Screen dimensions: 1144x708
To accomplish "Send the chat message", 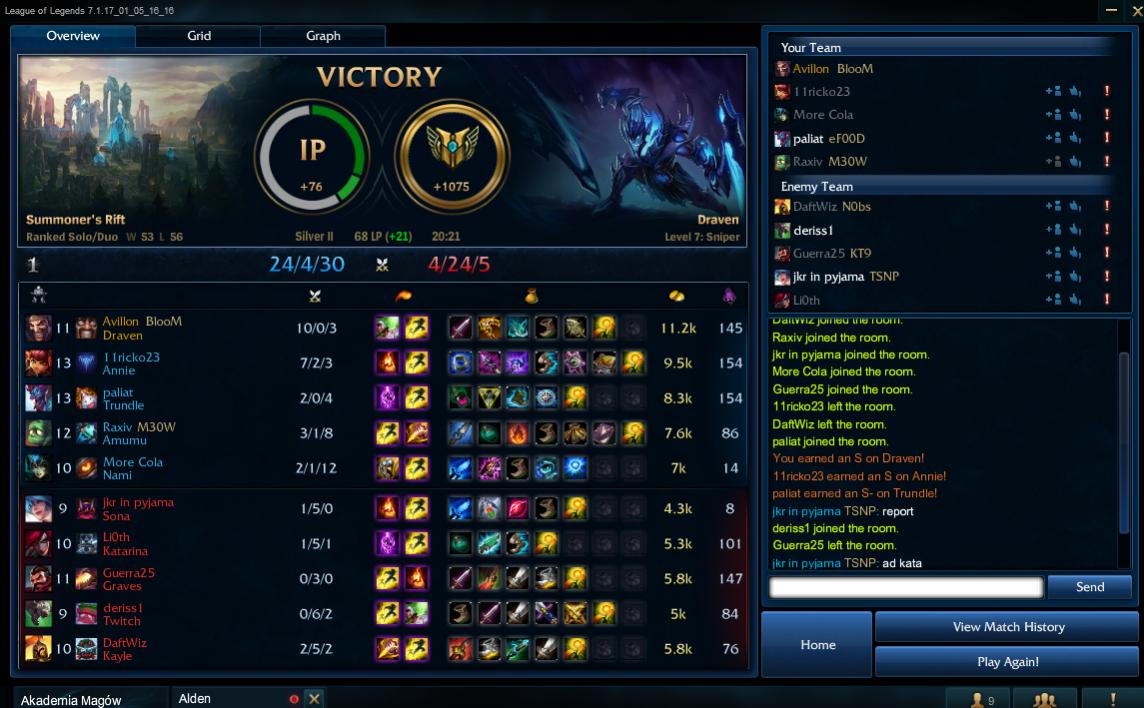I will (1089, 587).
